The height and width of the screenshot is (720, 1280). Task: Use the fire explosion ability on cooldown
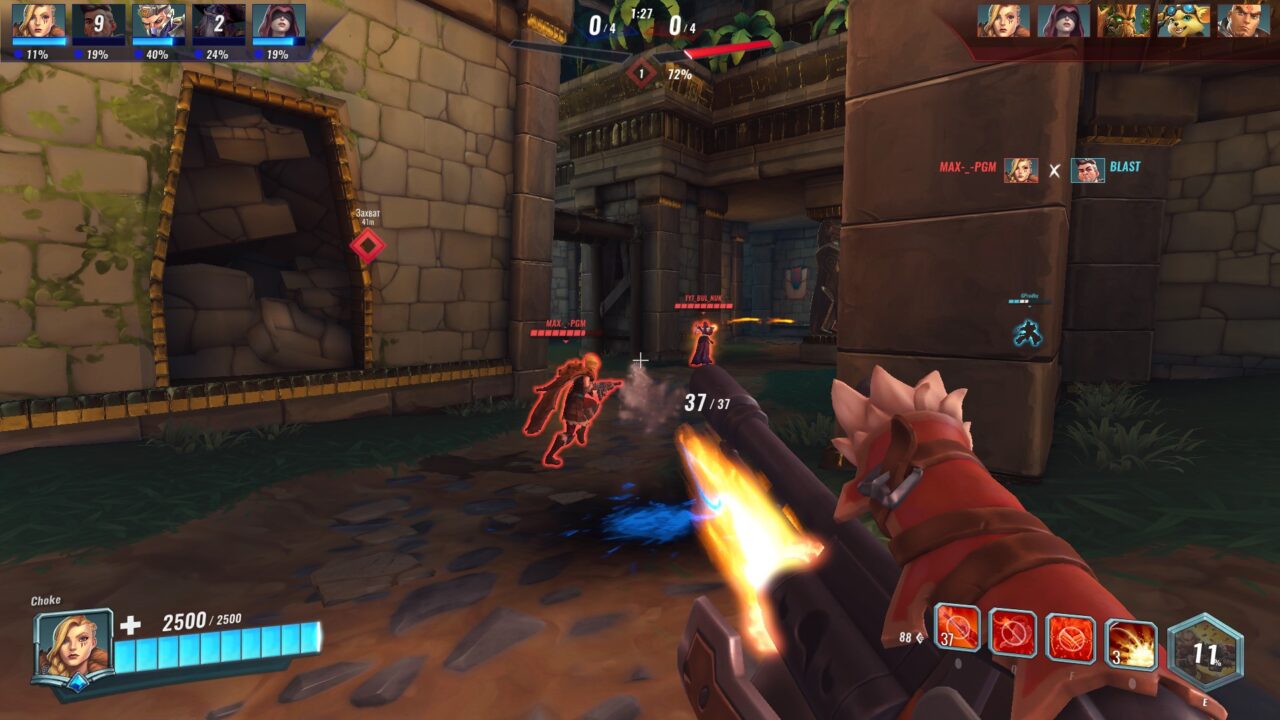(x=1131, y=645)
